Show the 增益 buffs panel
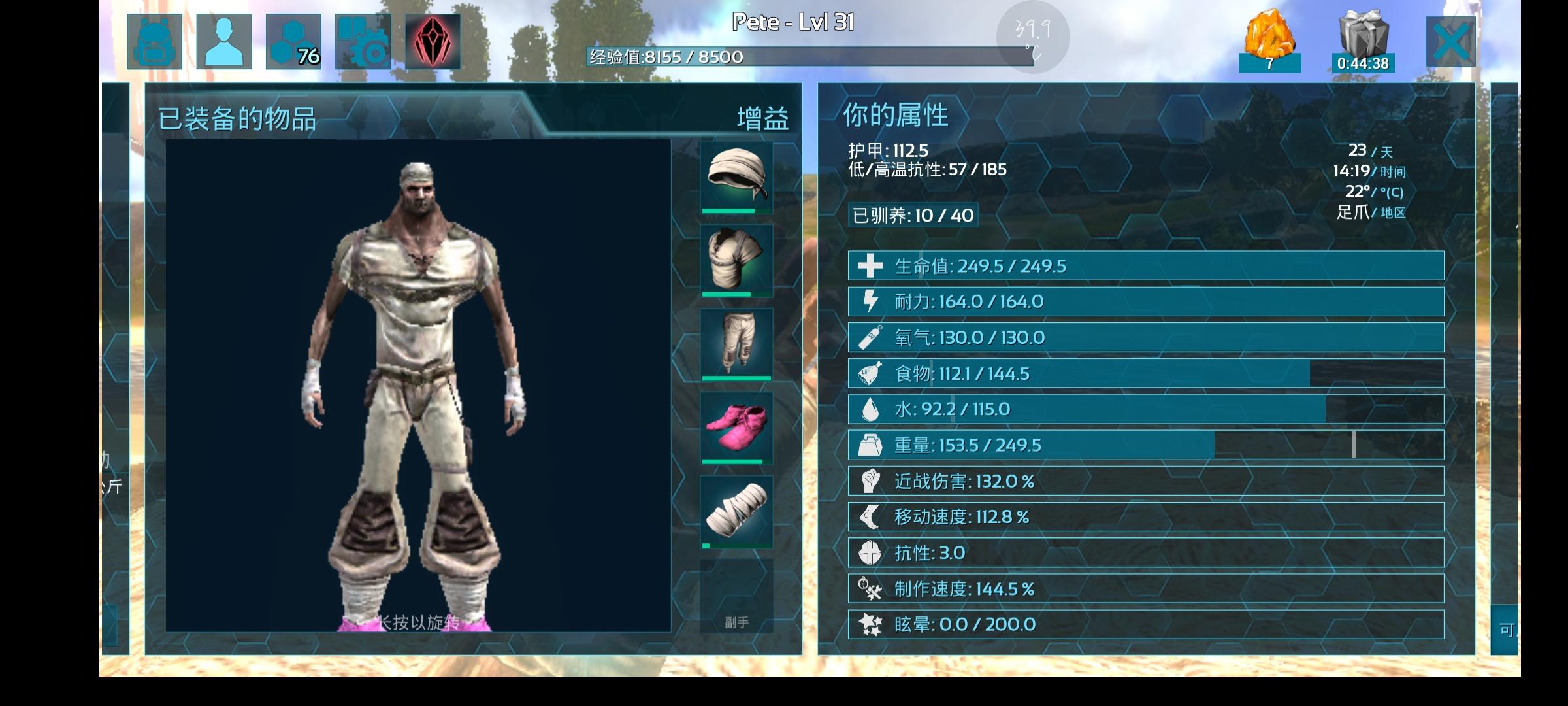Screen dimensions: 1568x706 [x=762, y=118]
